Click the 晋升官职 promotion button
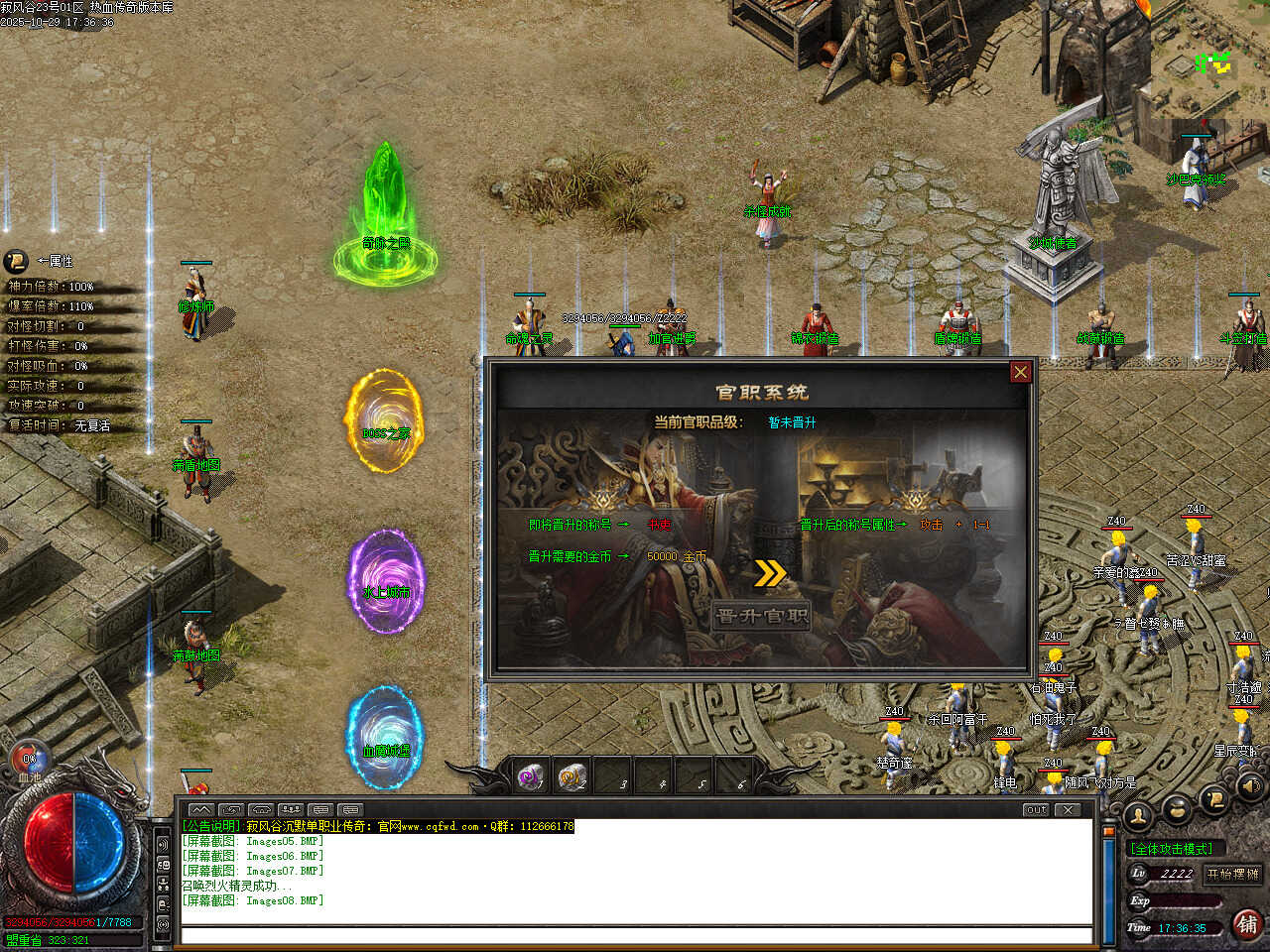This screenshot has width=1270, height=952. point(761,616)
